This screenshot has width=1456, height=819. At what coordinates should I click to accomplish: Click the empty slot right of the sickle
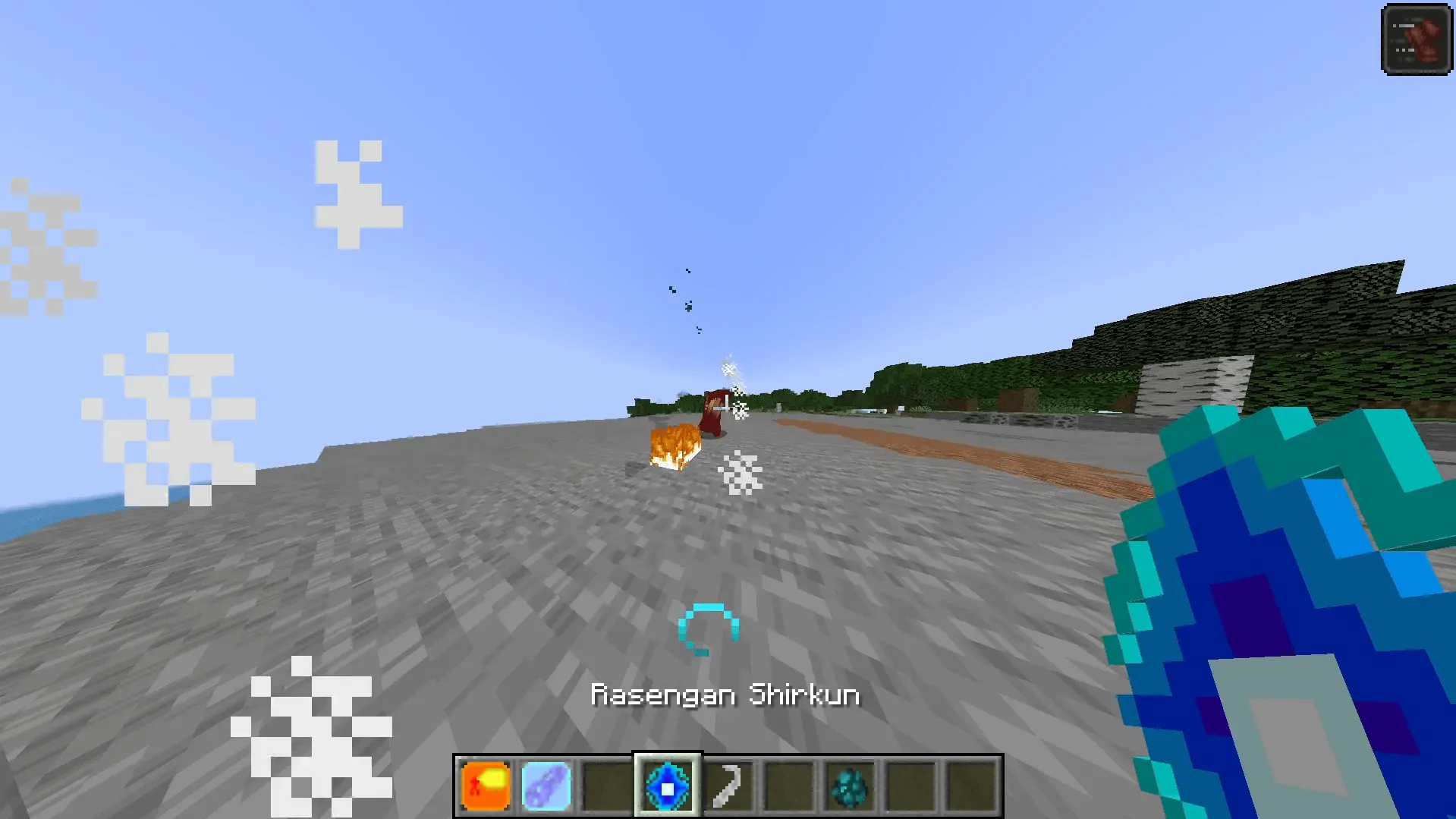coord(789,785)
